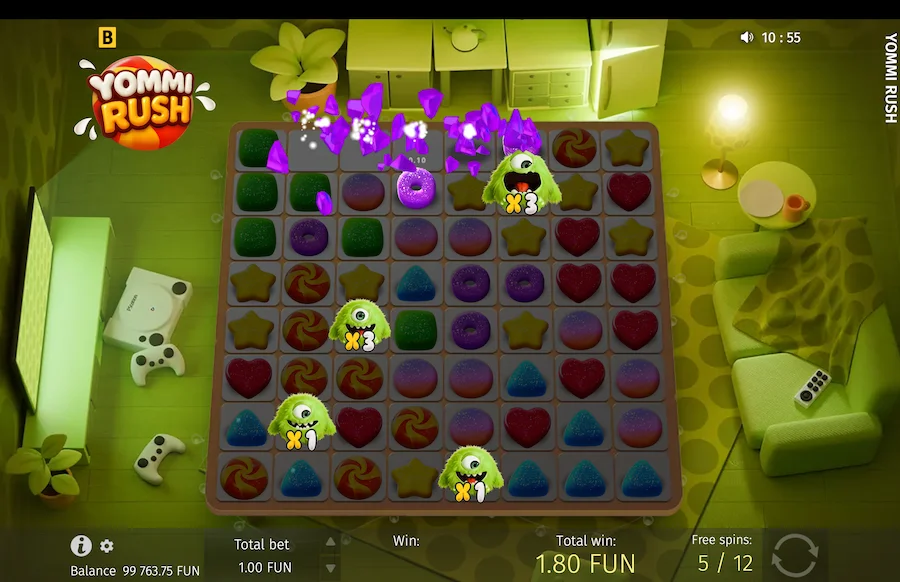The width and height of the screenshot is (900, 582).
Task: Click the yellow B provider logo
Action: [x=108, y=38]
